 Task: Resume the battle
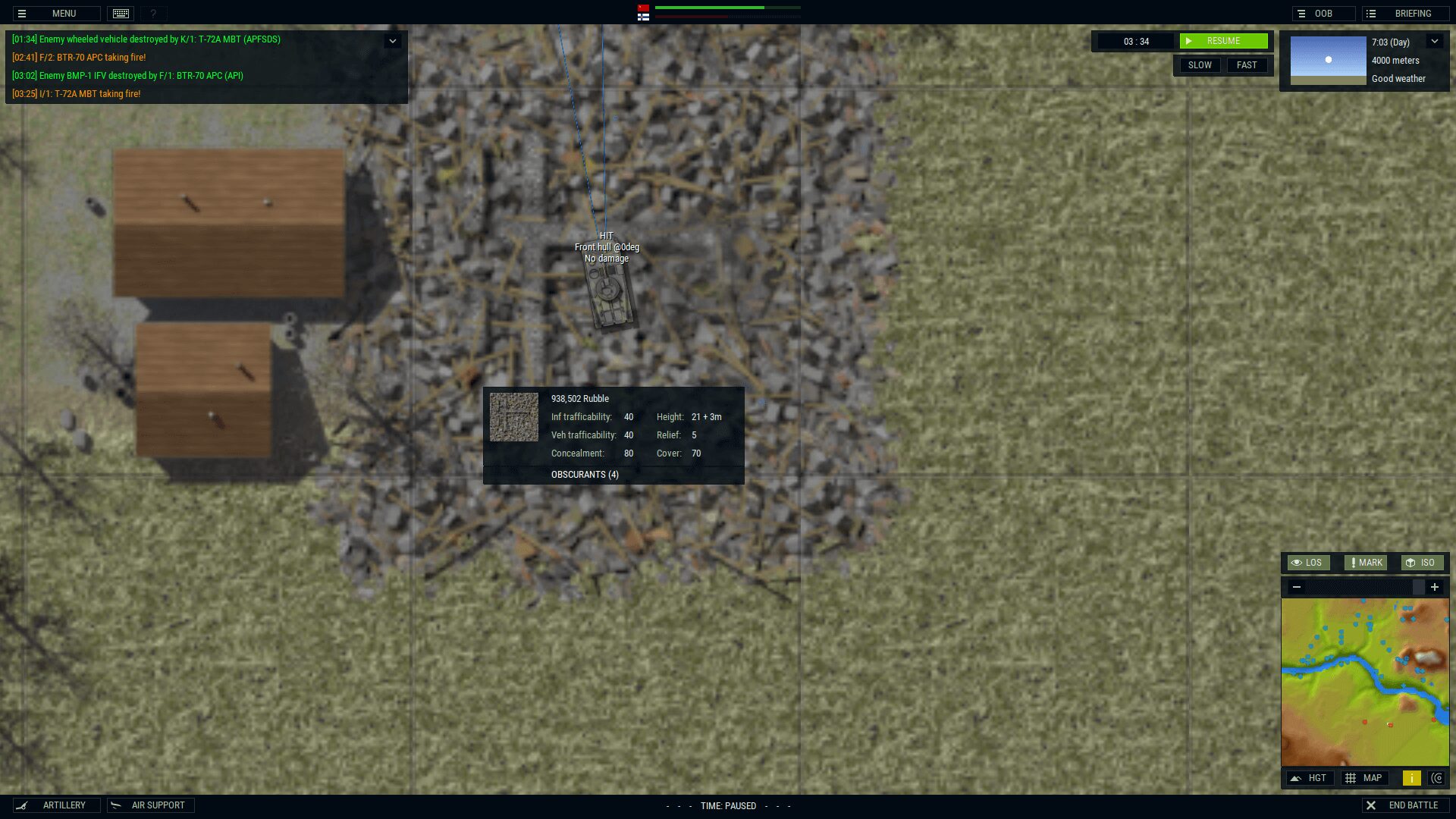click(1223, 41)
